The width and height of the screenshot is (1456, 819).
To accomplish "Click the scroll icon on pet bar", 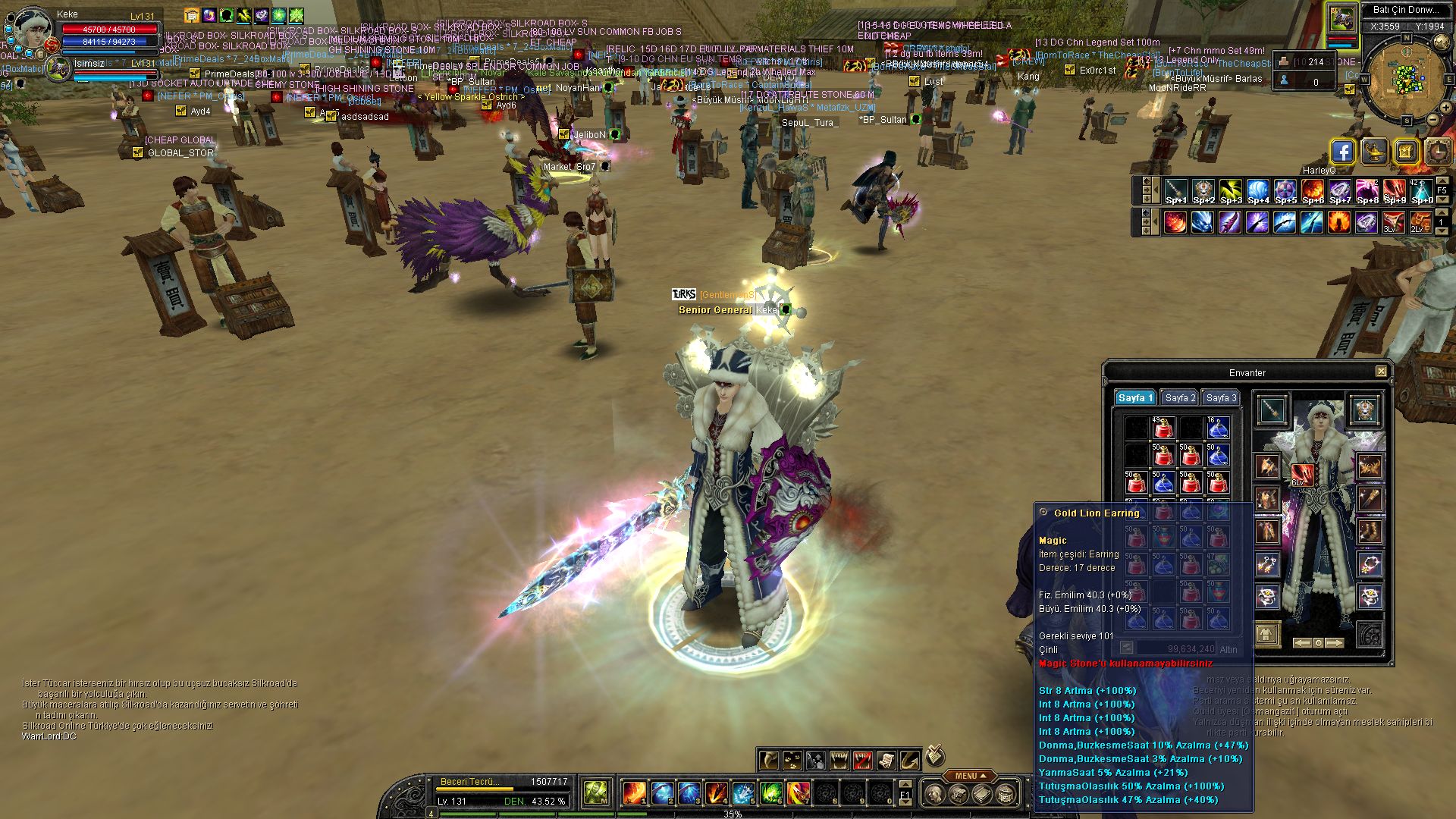I will tap(886, 760).
